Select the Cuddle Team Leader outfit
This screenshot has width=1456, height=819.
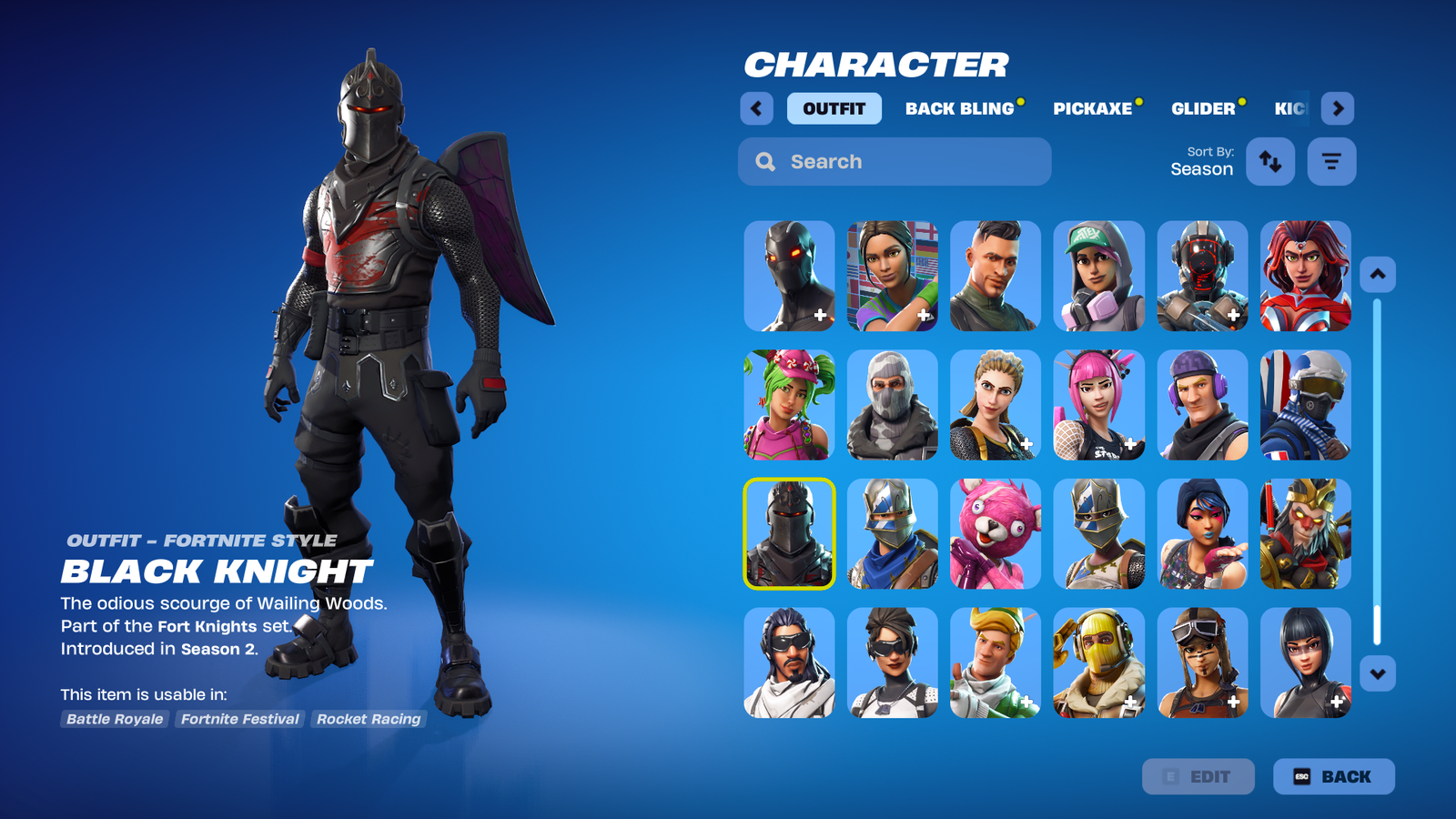coord(995,534)
